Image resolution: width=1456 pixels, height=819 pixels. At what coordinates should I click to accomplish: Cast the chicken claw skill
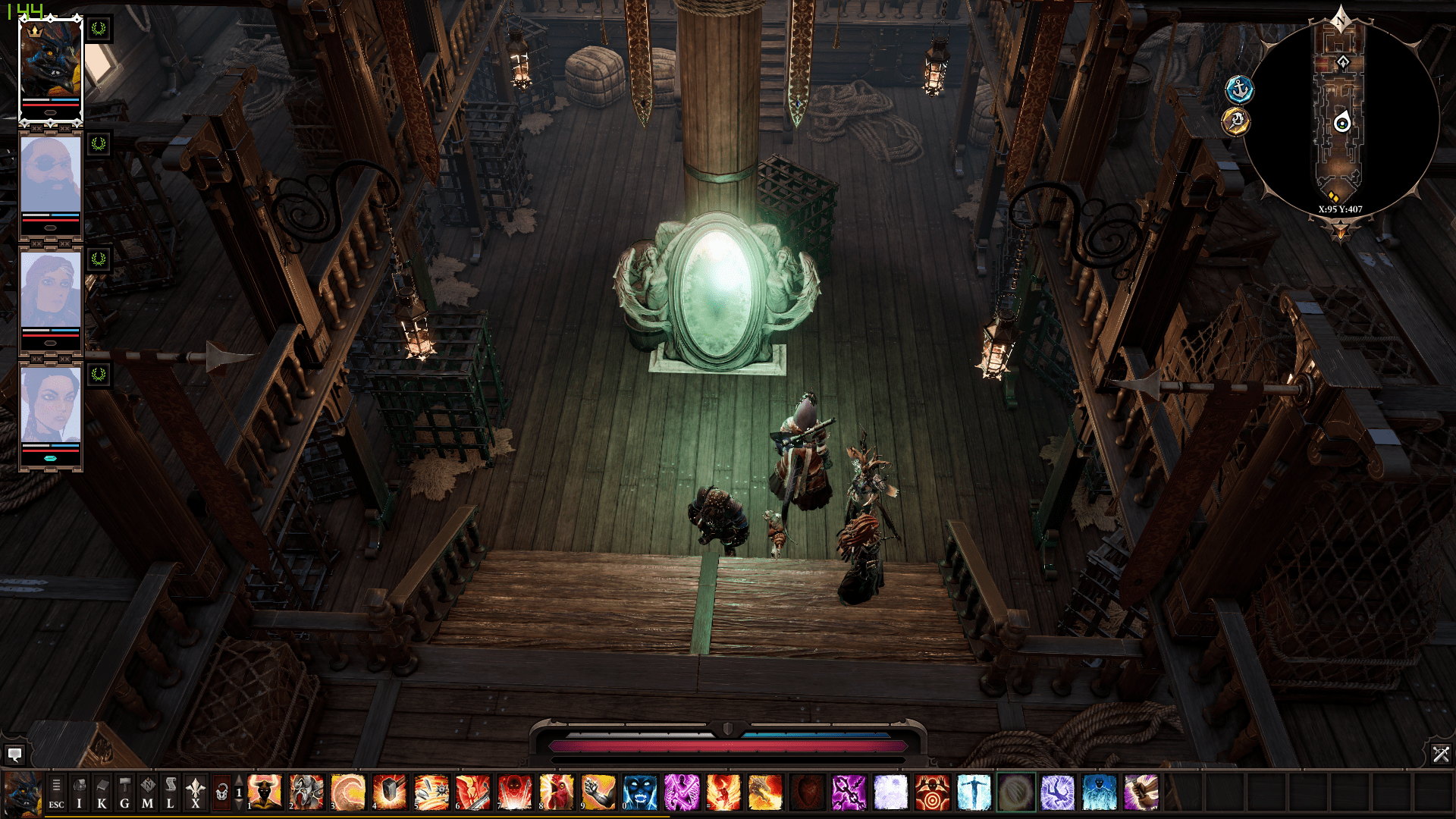[x=557, y=792]
